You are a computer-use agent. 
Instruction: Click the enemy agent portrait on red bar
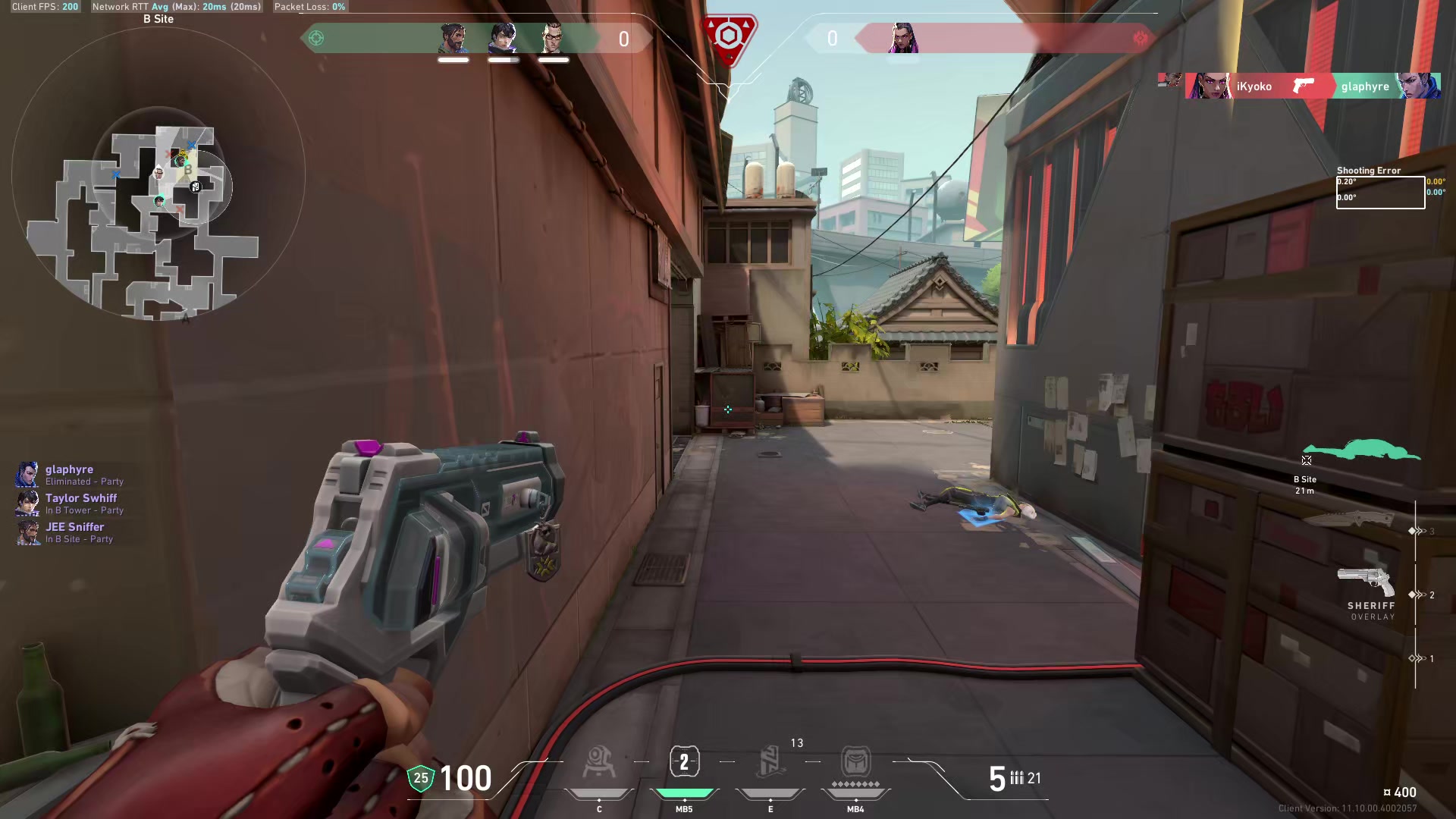coord(902,38)
